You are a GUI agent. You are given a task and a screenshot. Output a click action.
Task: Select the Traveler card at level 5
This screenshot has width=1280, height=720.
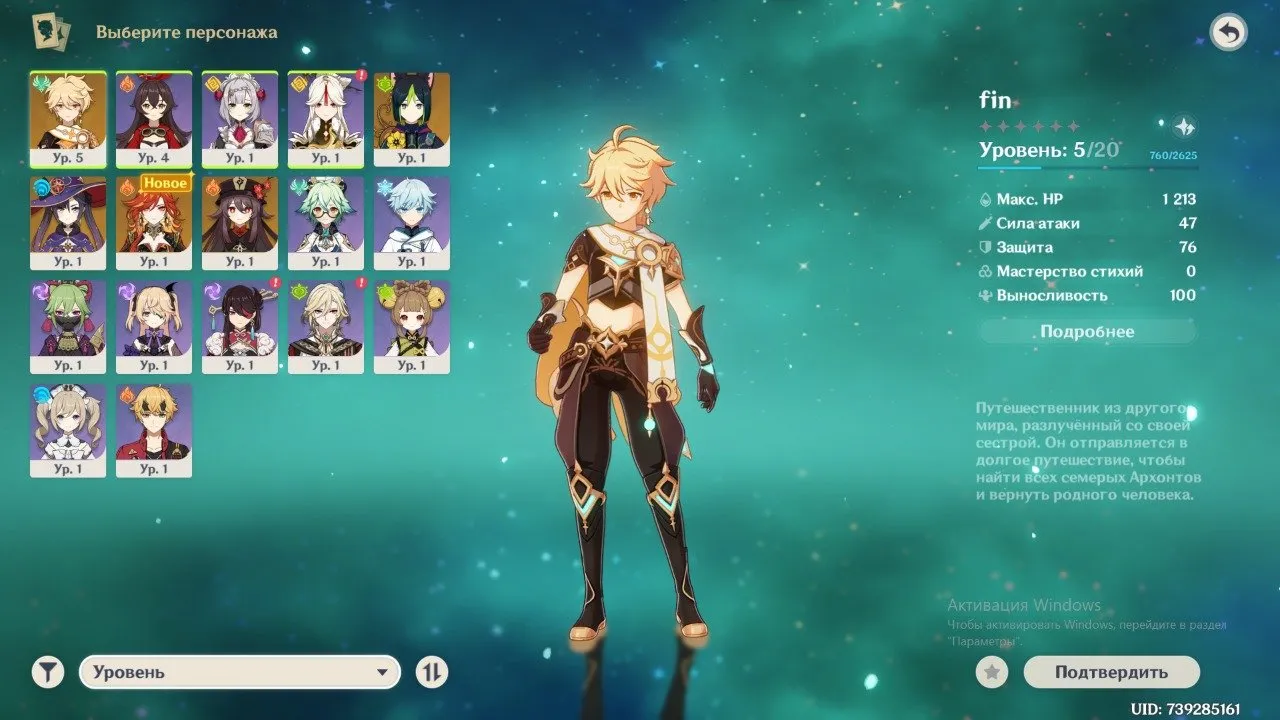69,118
